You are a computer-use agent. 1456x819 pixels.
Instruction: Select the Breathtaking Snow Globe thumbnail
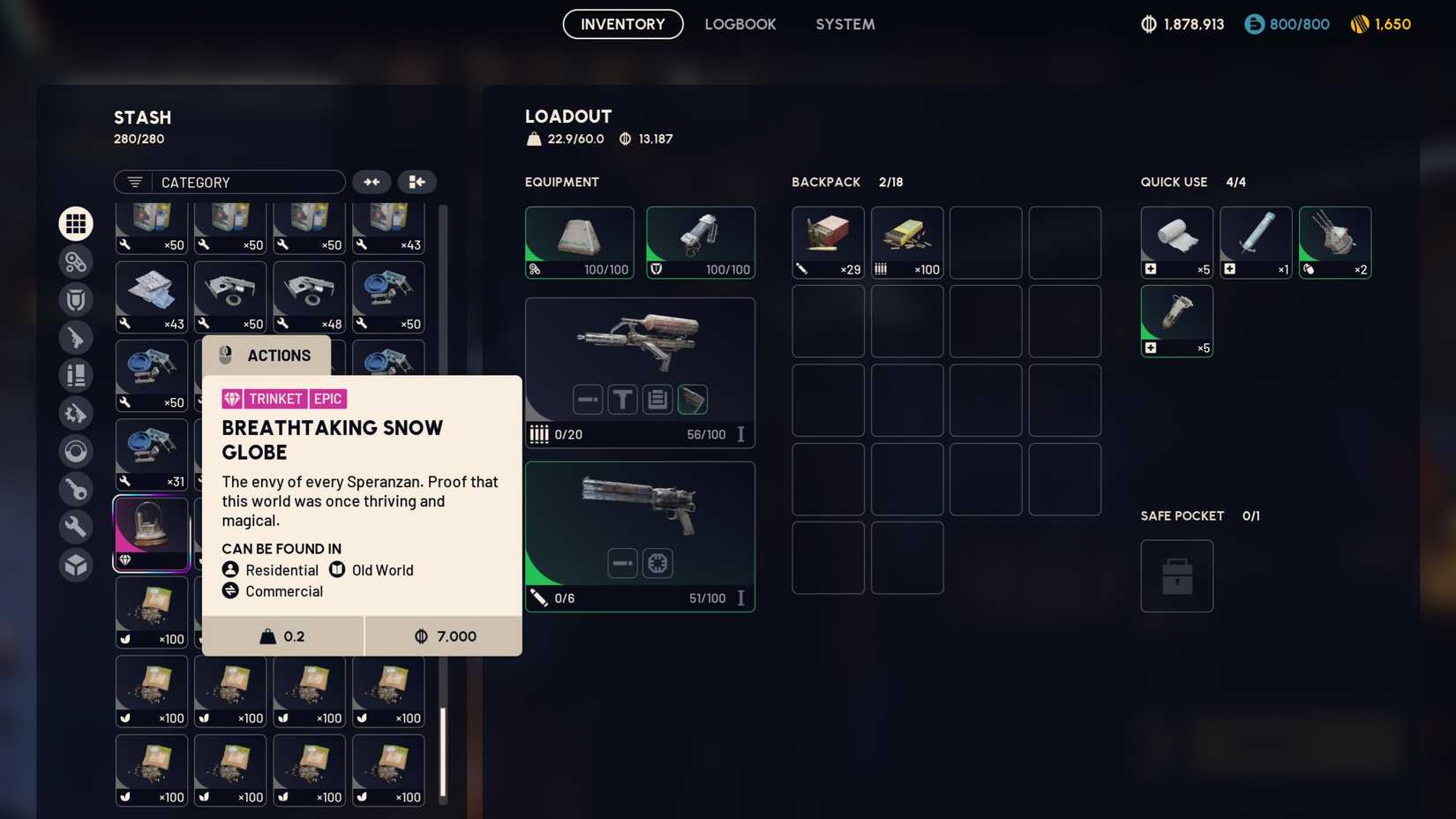coord(150,531)
